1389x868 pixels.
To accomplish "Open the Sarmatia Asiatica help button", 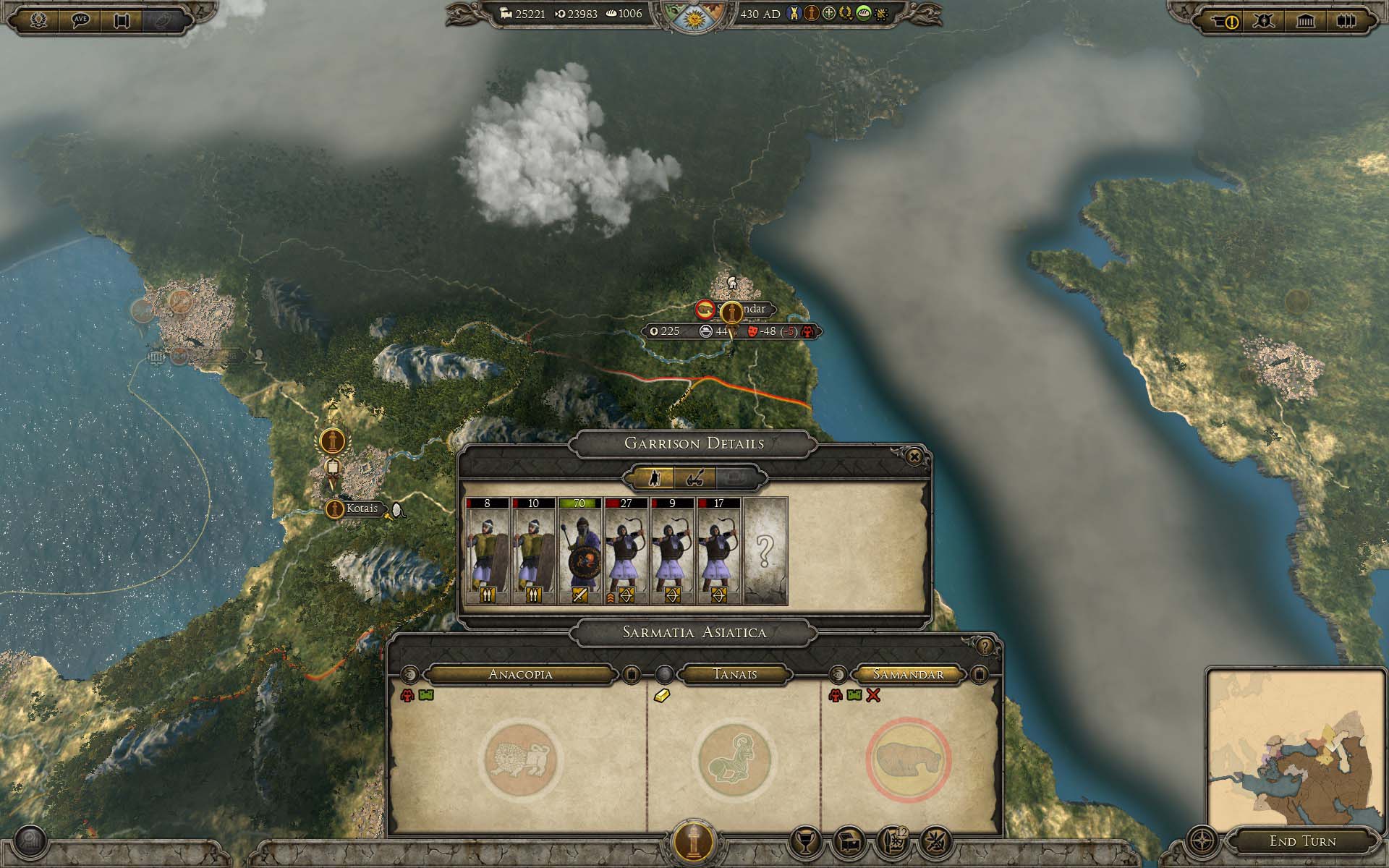I will [x=985, y=646].
